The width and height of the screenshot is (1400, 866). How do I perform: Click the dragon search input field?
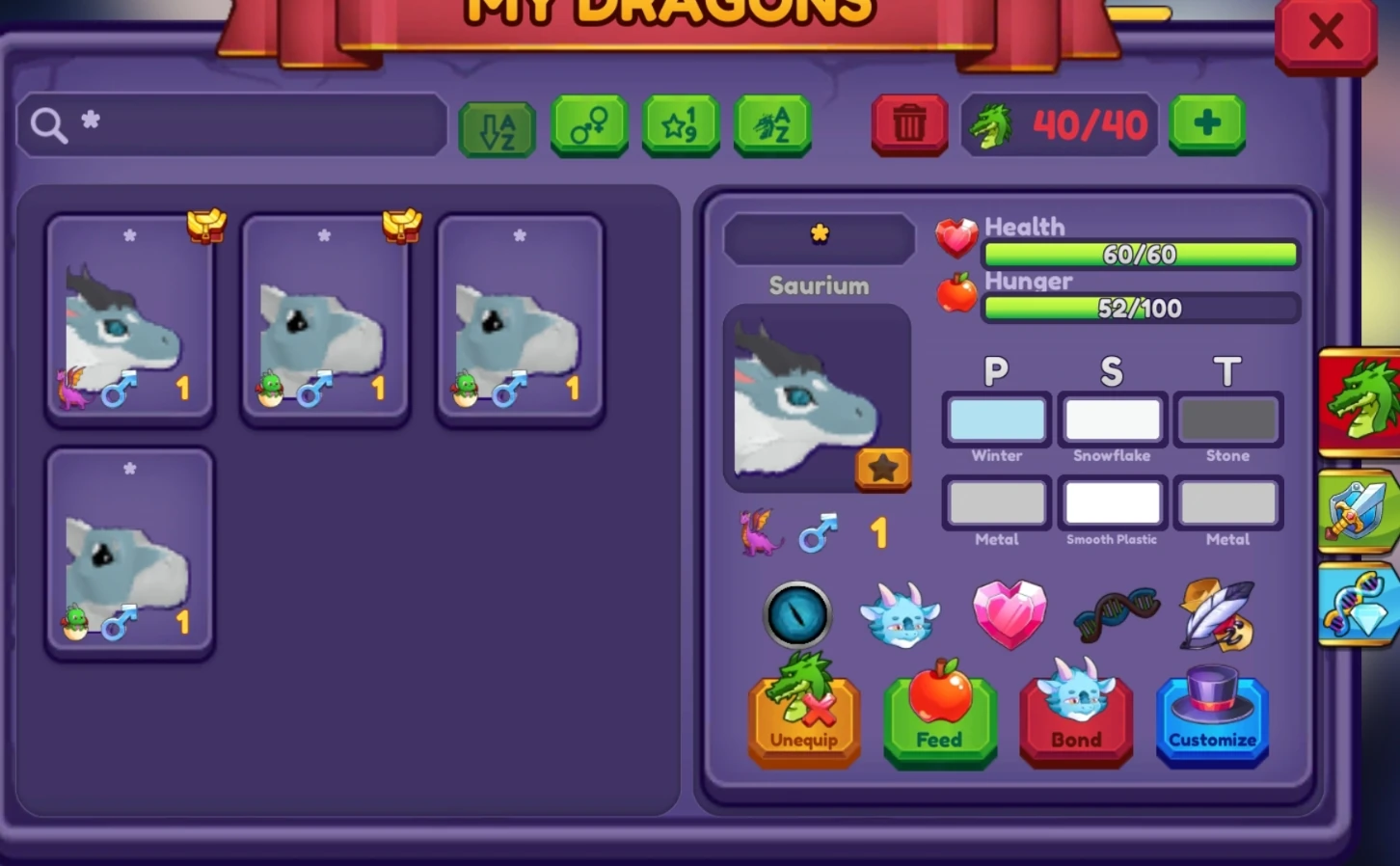click(231, 124)
